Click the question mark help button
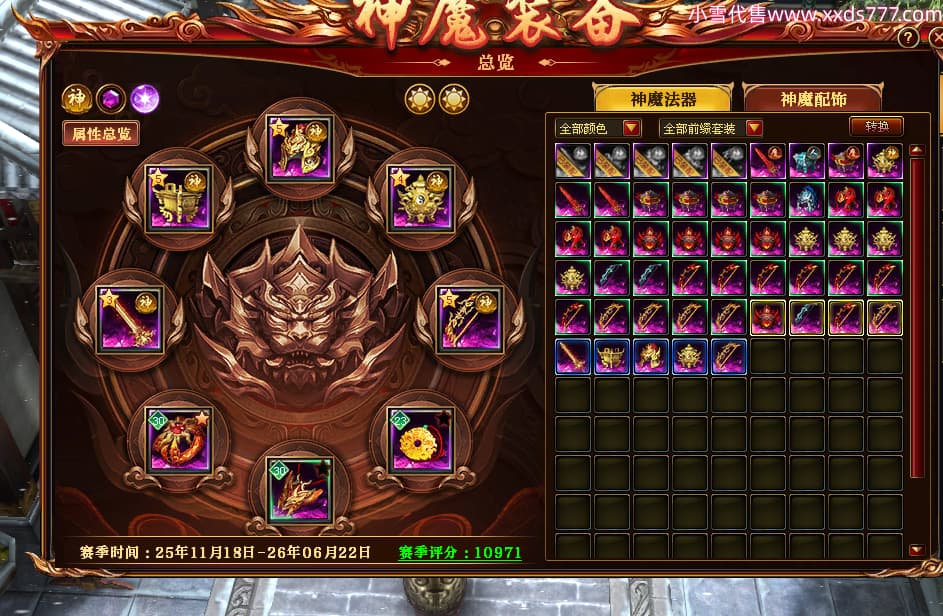943x616 pixels. [908, 38]
